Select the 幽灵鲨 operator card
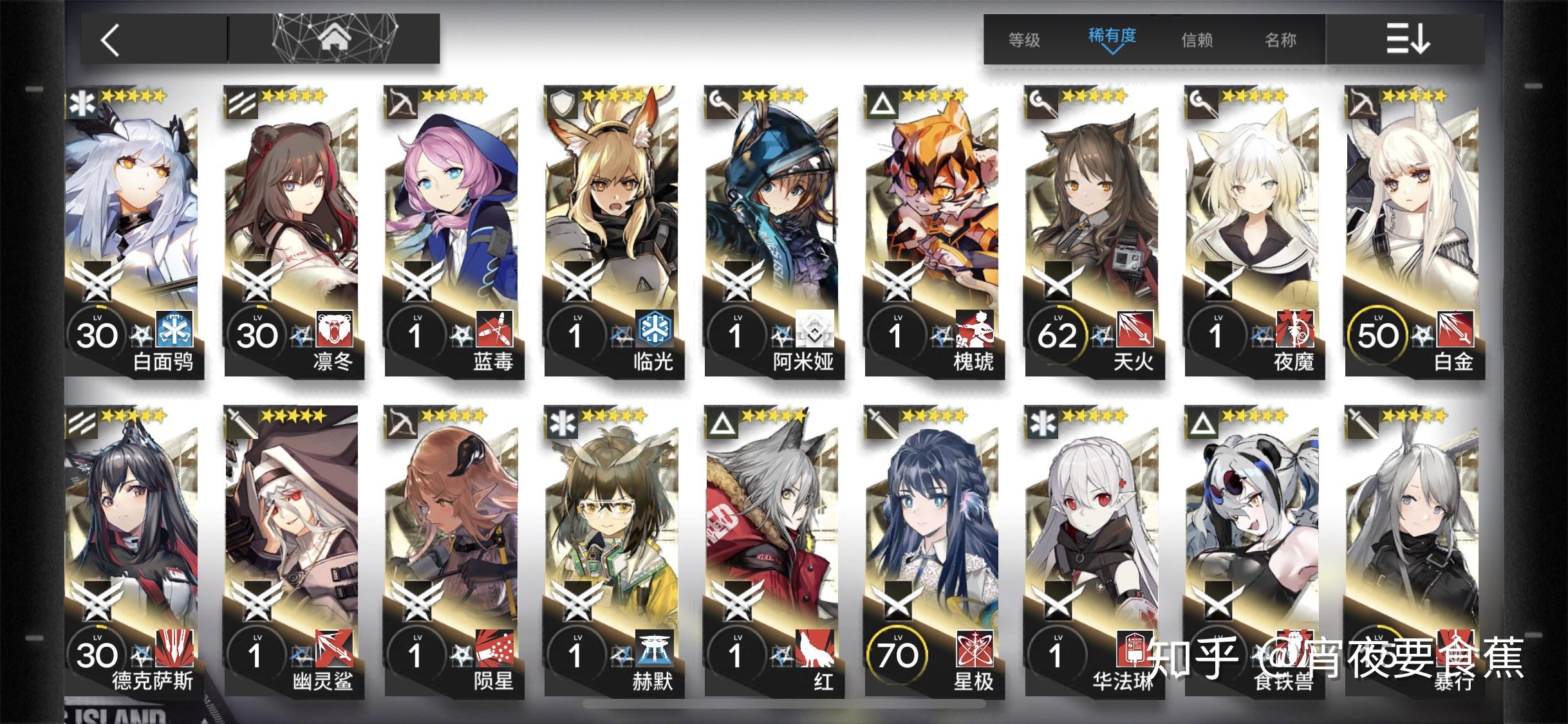This screenshot has width=1568, height=724. (x=292, y=550)
